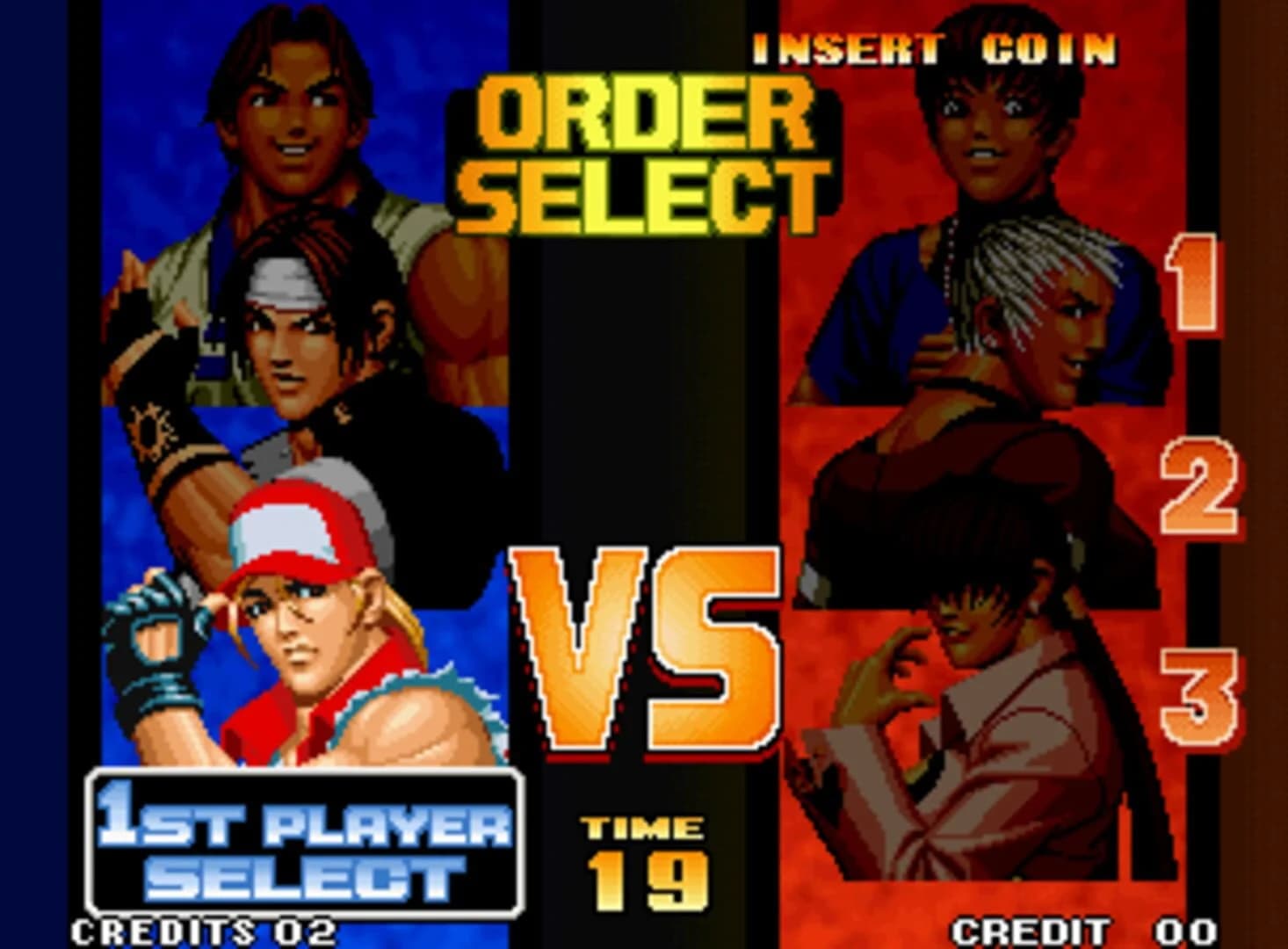Click the INSERT COIN prompt
The image size is (1288, 949).
pos(936,48)
